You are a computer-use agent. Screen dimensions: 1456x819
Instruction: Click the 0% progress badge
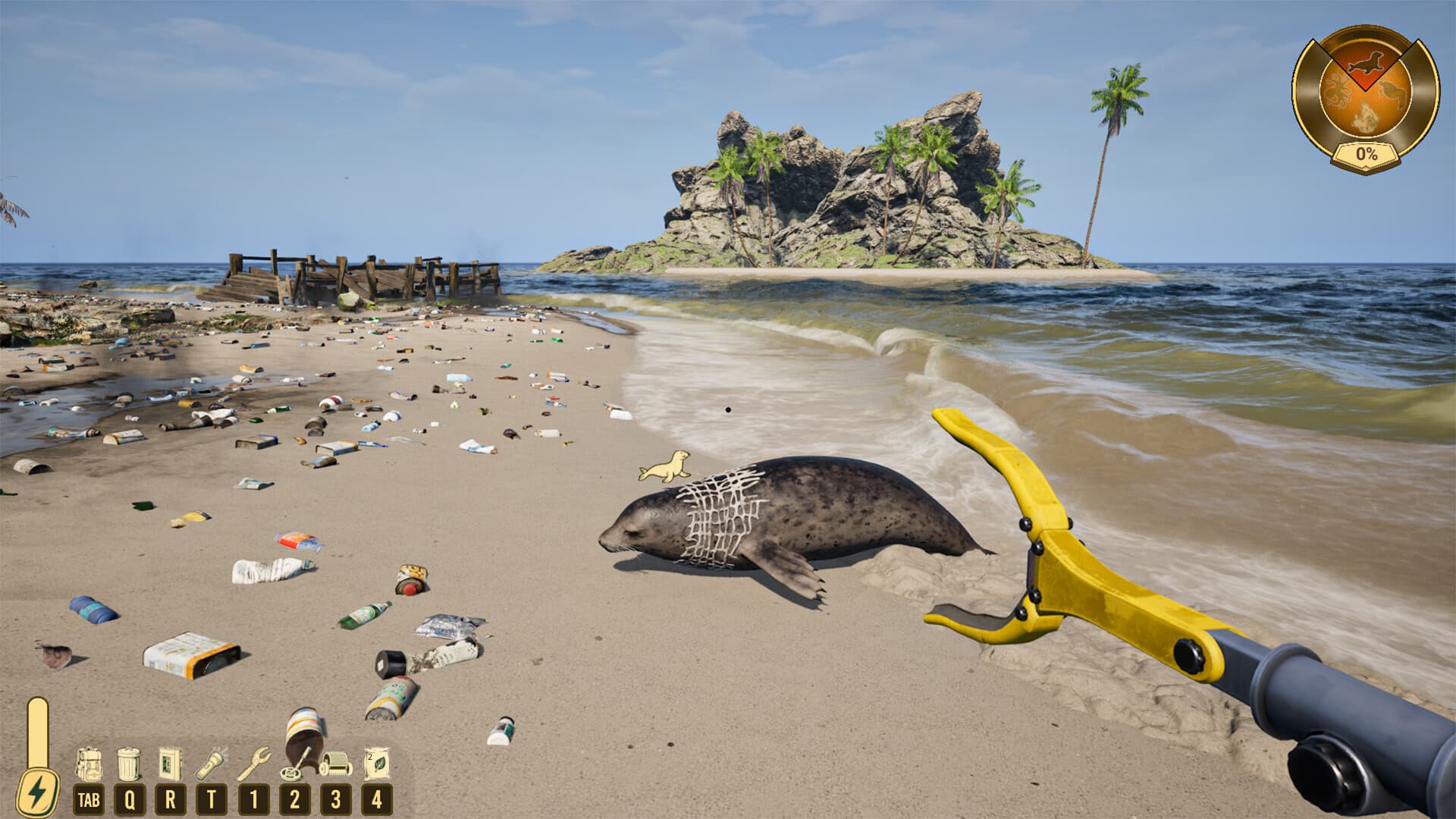click(1366, 154)
